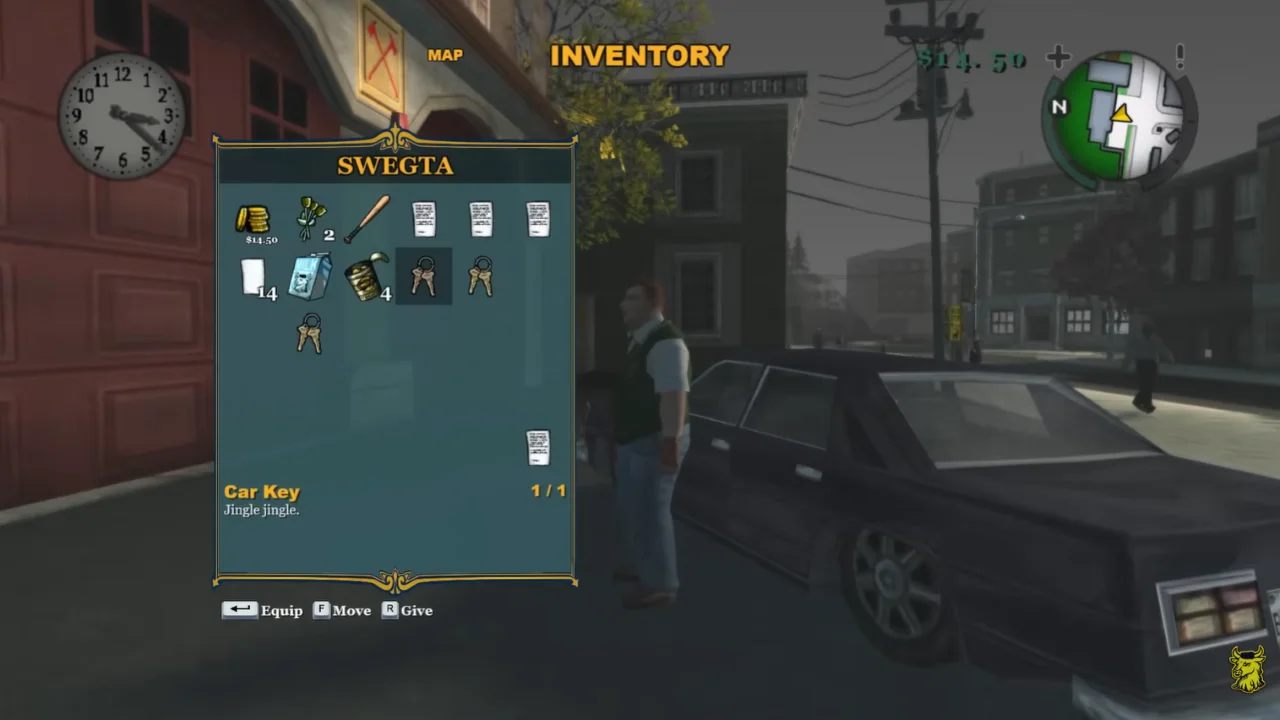
Task: Select the flowers item with quantity 2
Action: click(311, 215)
